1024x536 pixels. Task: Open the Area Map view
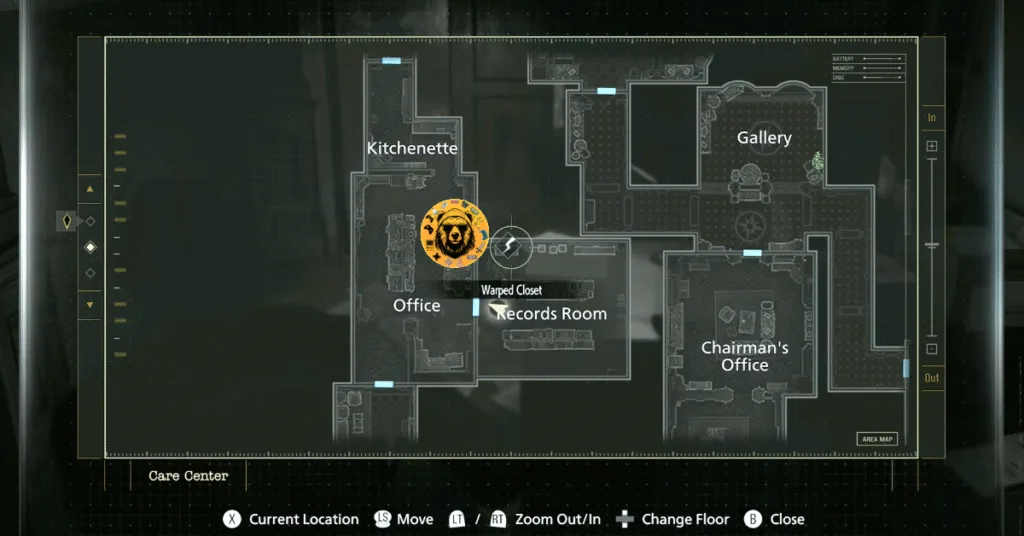click(x=877, y=439)
